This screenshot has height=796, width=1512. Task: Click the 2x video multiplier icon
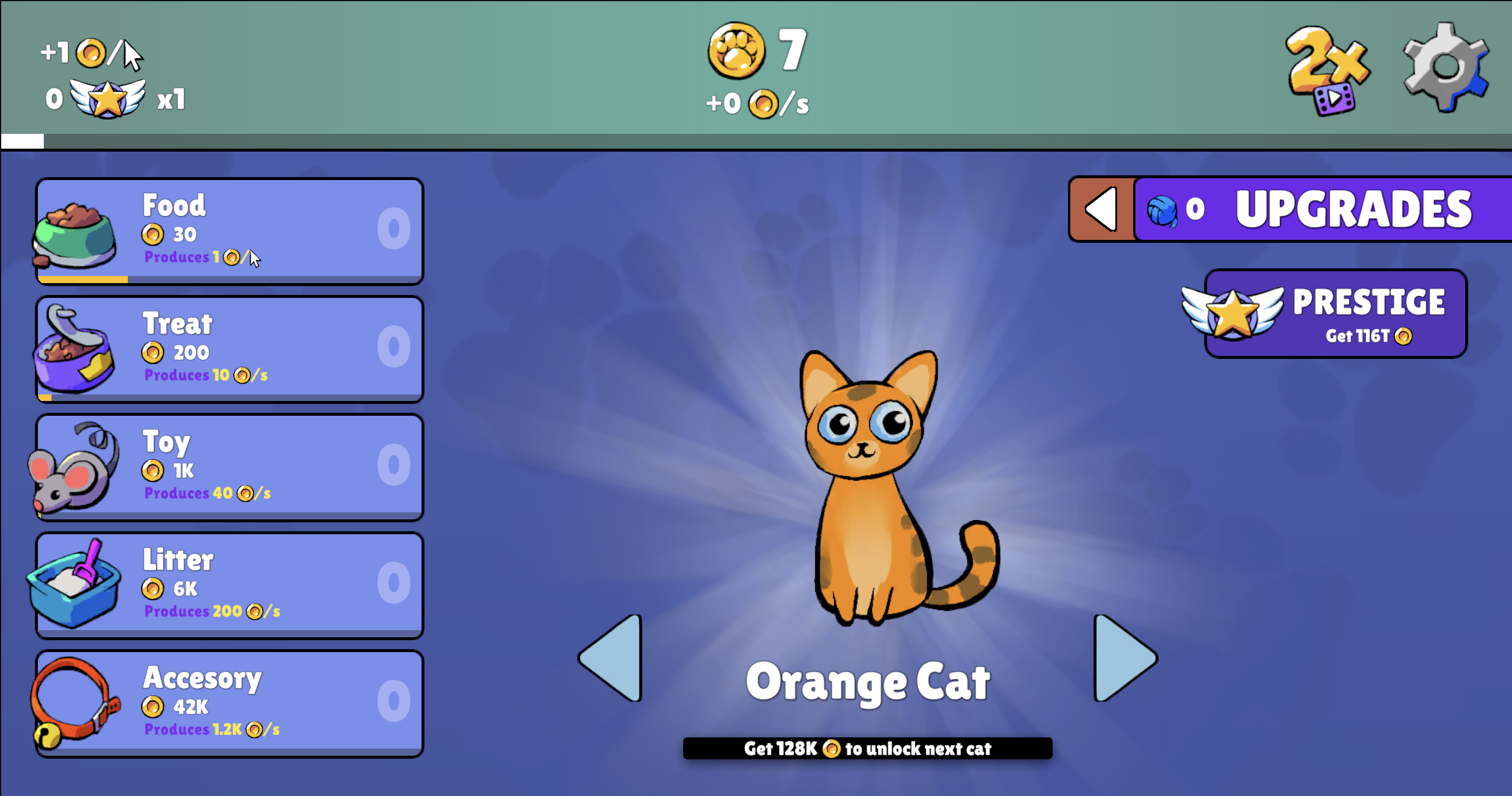coord(1328,70)
